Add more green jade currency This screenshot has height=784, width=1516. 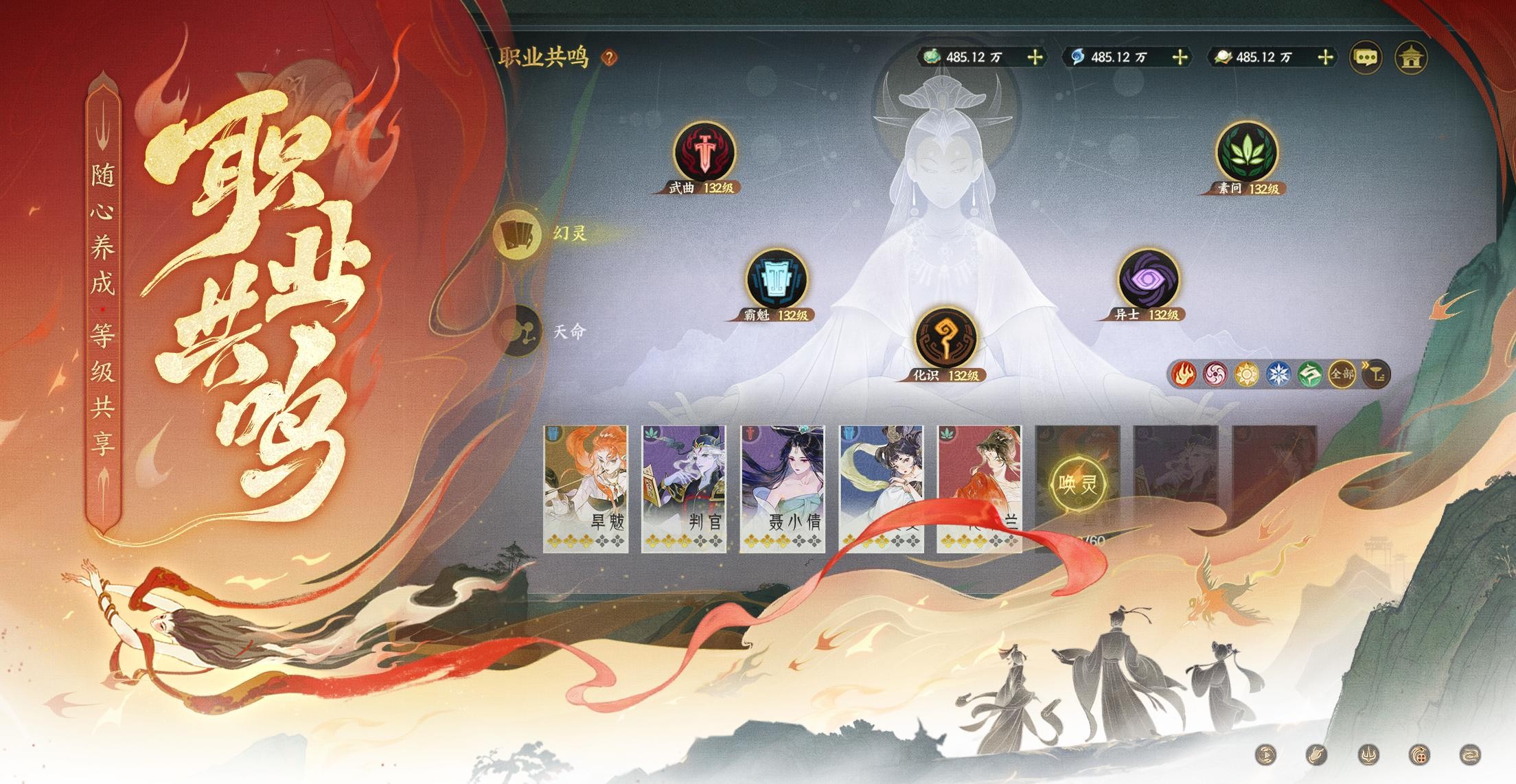1035,57
